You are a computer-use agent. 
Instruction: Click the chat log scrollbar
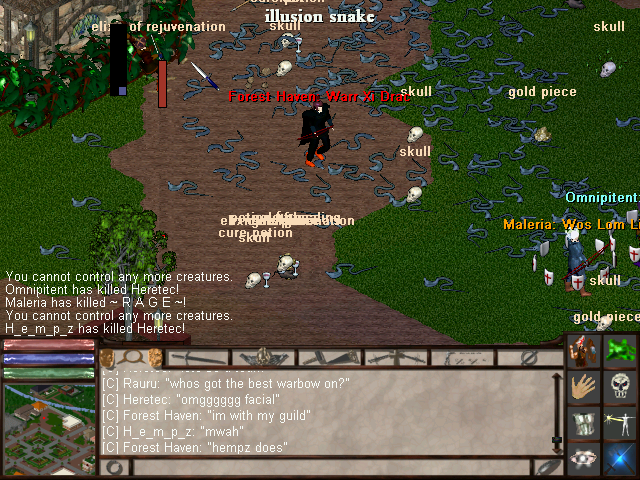pos(557,410)
